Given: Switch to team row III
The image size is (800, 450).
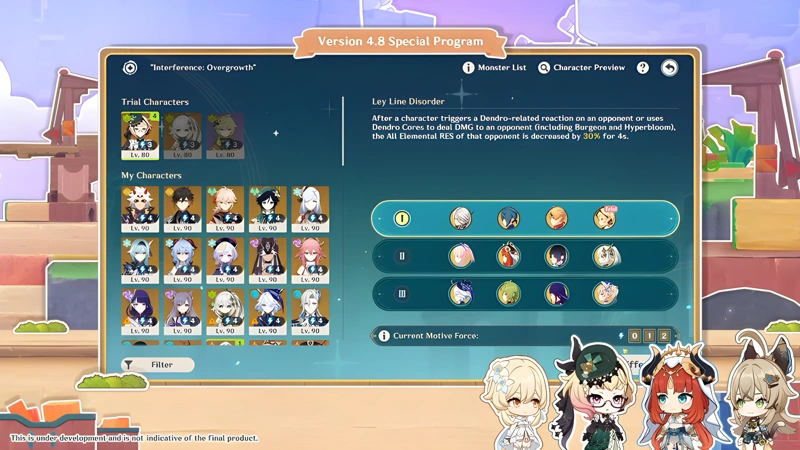Looking at the screenshot, I should pos(404,294).
